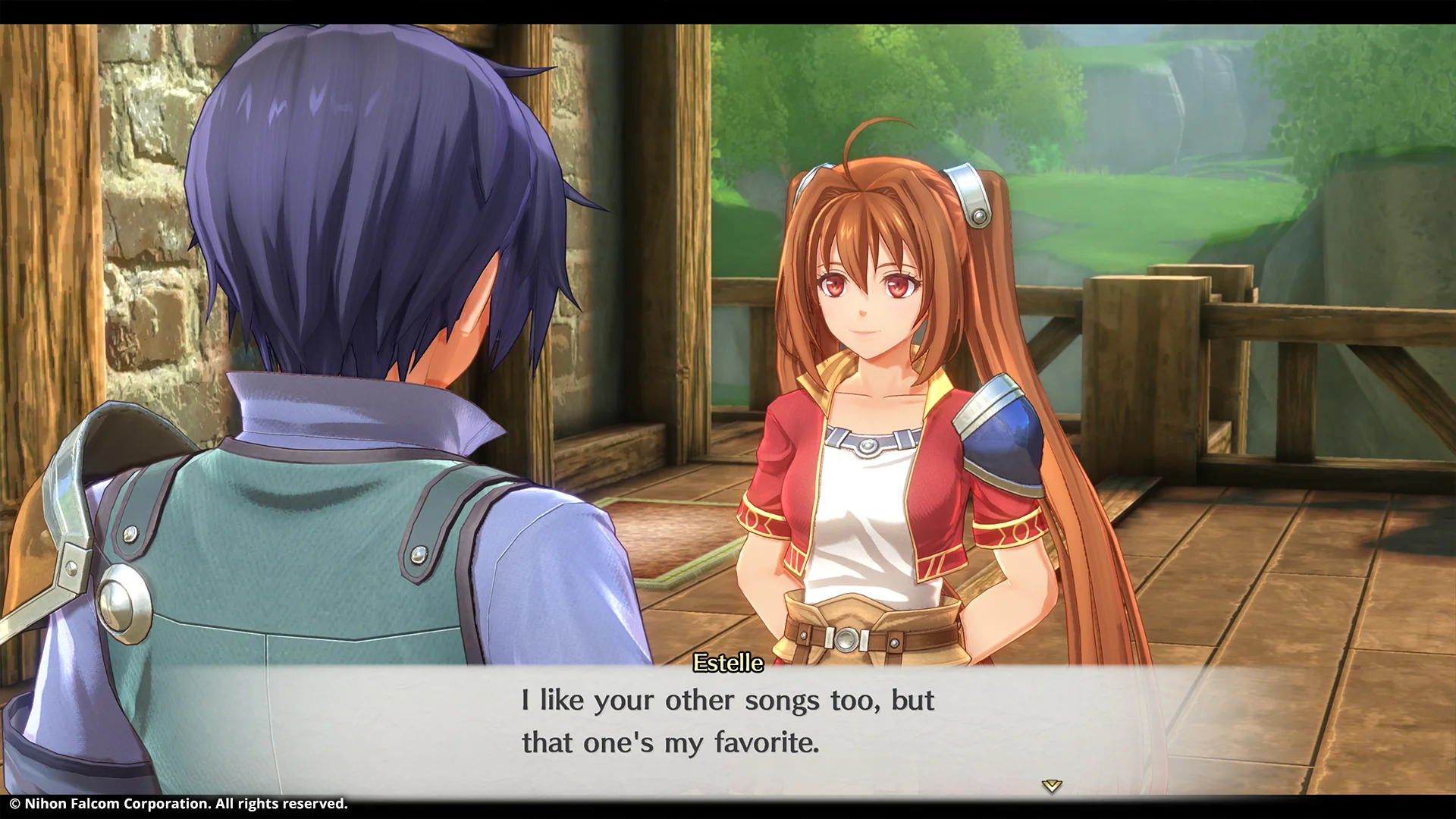Click the second dialogue text line
Image resolution: width=1456 pixels, height=819 pixels.
click(670, 742)
